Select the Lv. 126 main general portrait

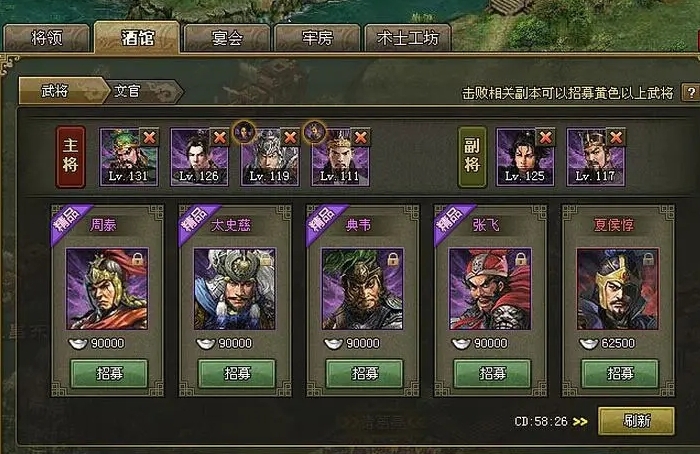coord(195,153)
